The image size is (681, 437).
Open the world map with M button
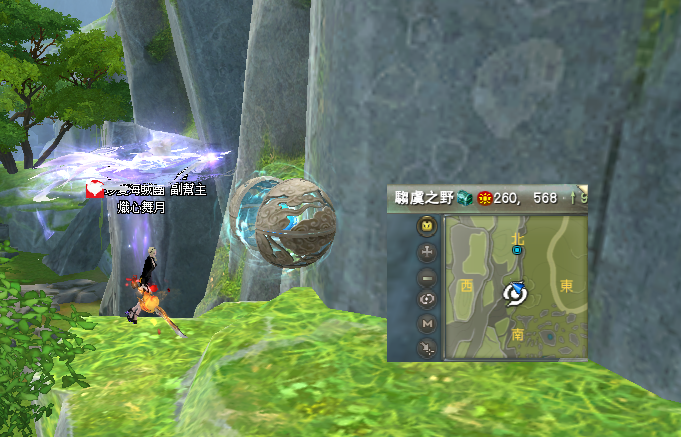click(x=427, y=323)
